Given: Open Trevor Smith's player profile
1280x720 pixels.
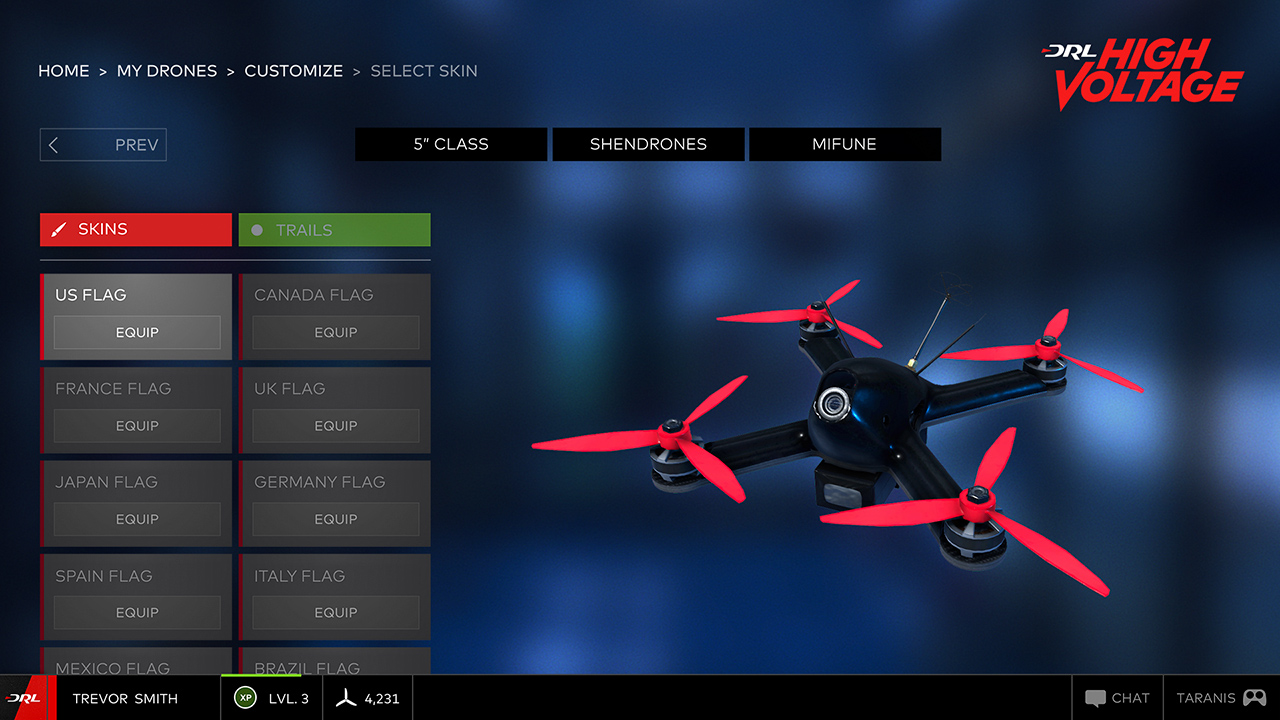Looking at the screenshot, I should coord(125,699).
